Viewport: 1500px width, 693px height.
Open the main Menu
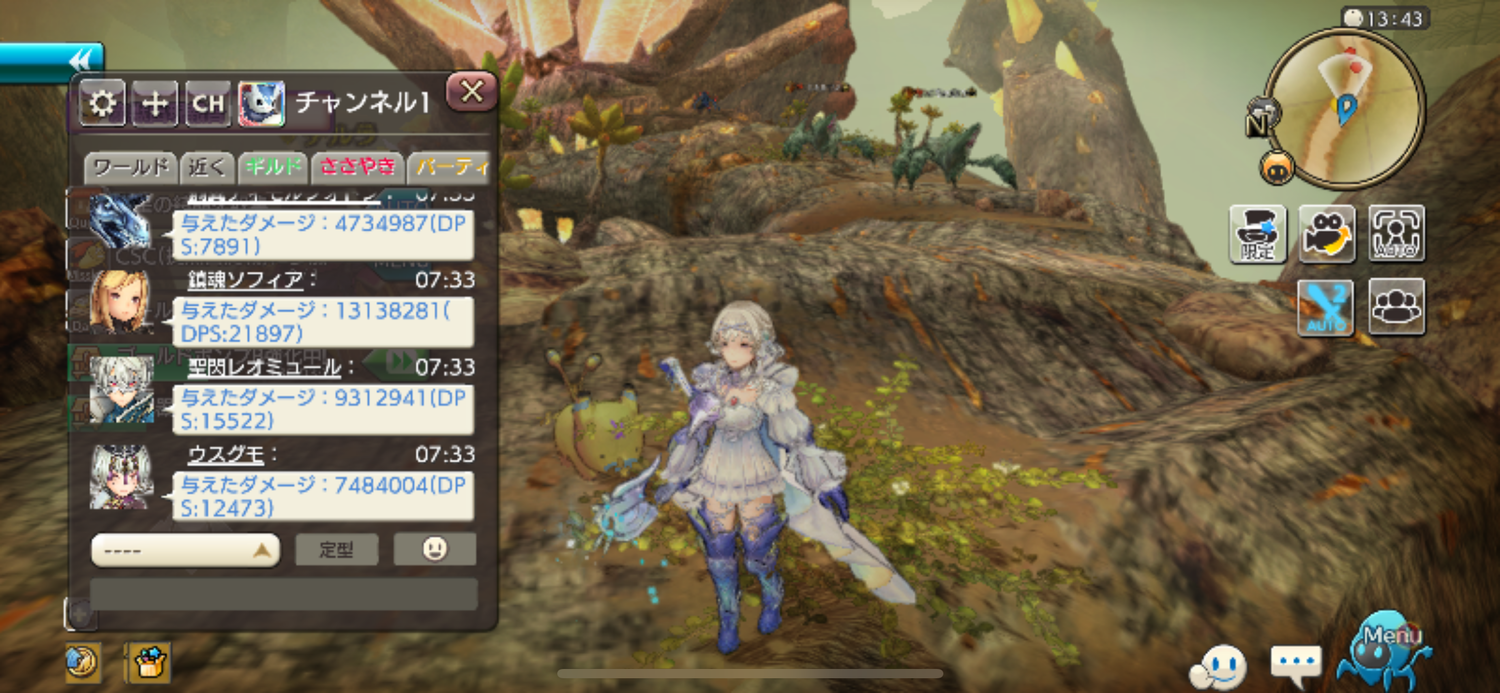1385,648
